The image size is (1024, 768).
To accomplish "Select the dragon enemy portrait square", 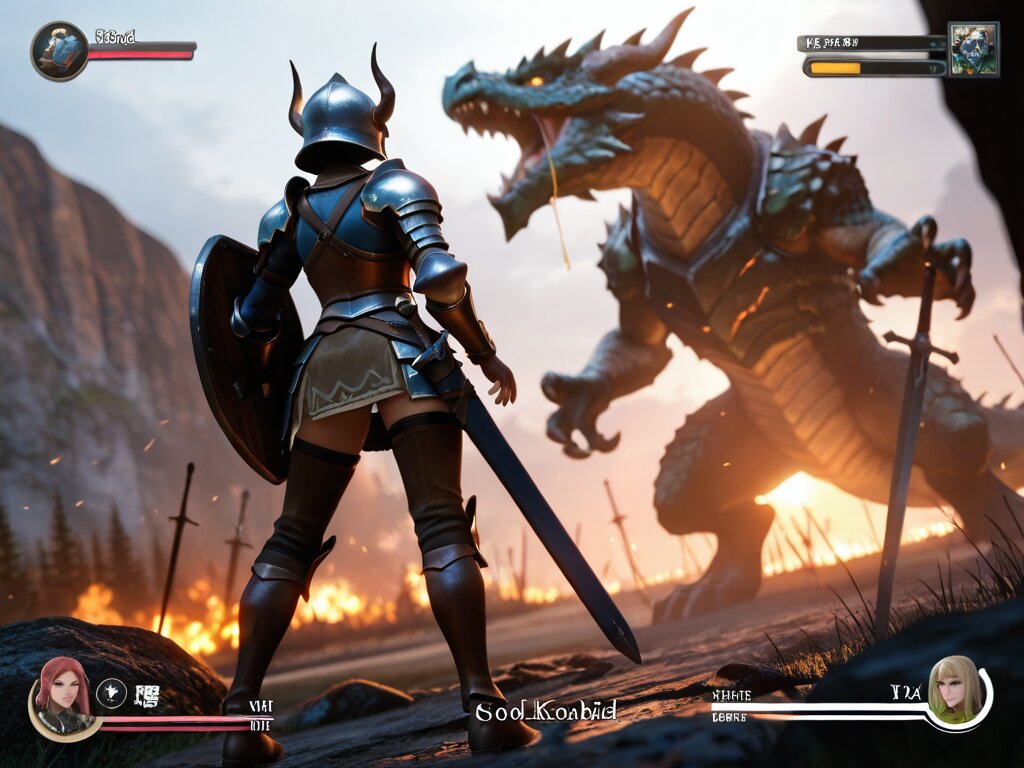I will pos(973,49).
